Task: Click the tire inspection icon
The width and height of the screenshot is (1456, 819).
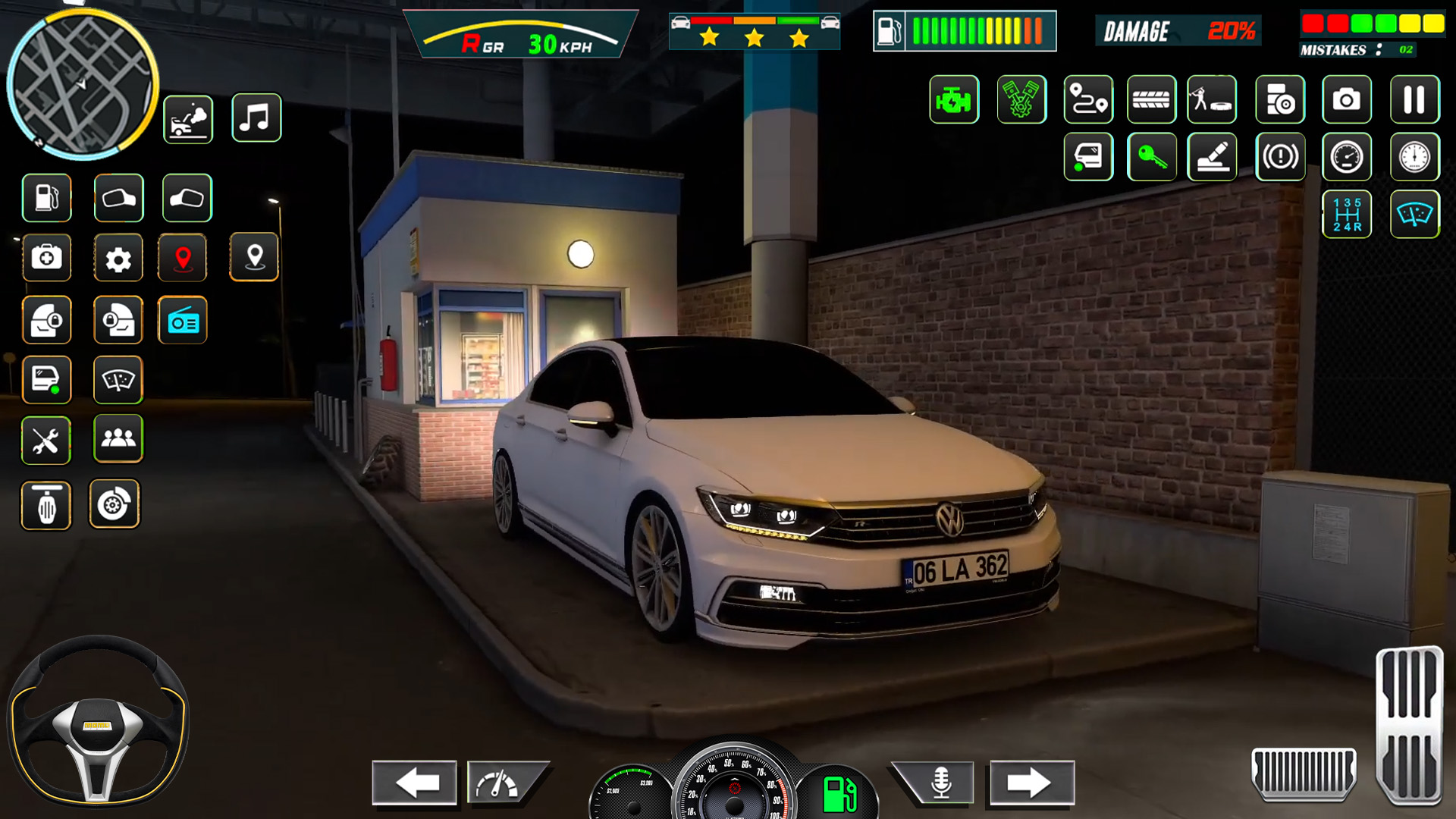Action: click(x=1150, y=99)
